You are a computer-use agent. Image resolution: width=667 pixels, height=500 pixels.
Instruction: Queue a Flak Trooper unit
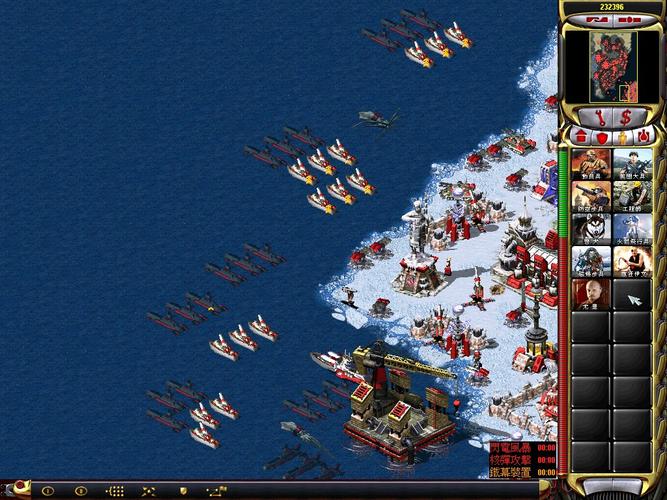pos(591,196)
